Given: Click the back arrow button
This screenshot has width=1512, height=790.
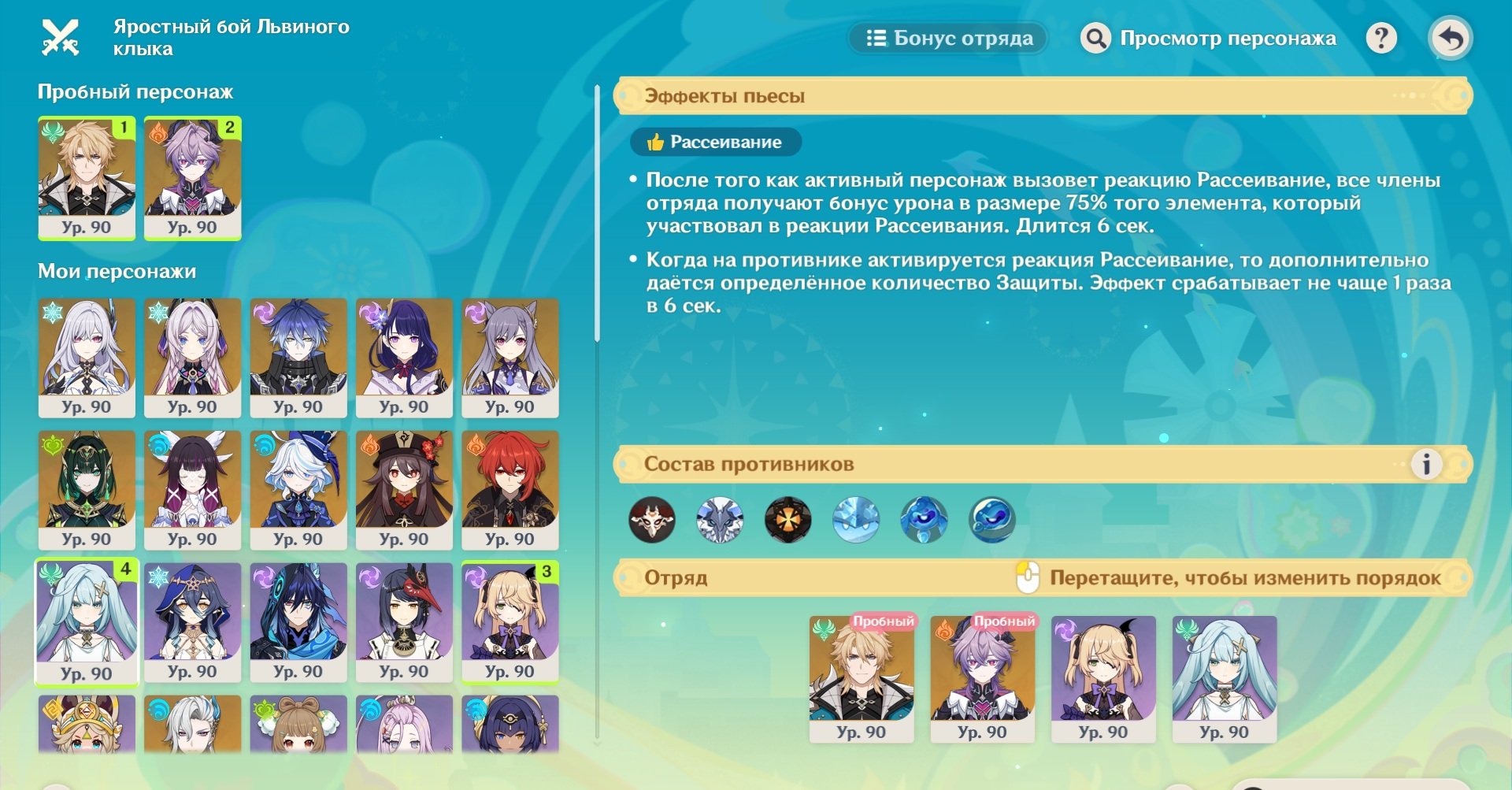Looking at the screenshot, I should point(1453,37).
